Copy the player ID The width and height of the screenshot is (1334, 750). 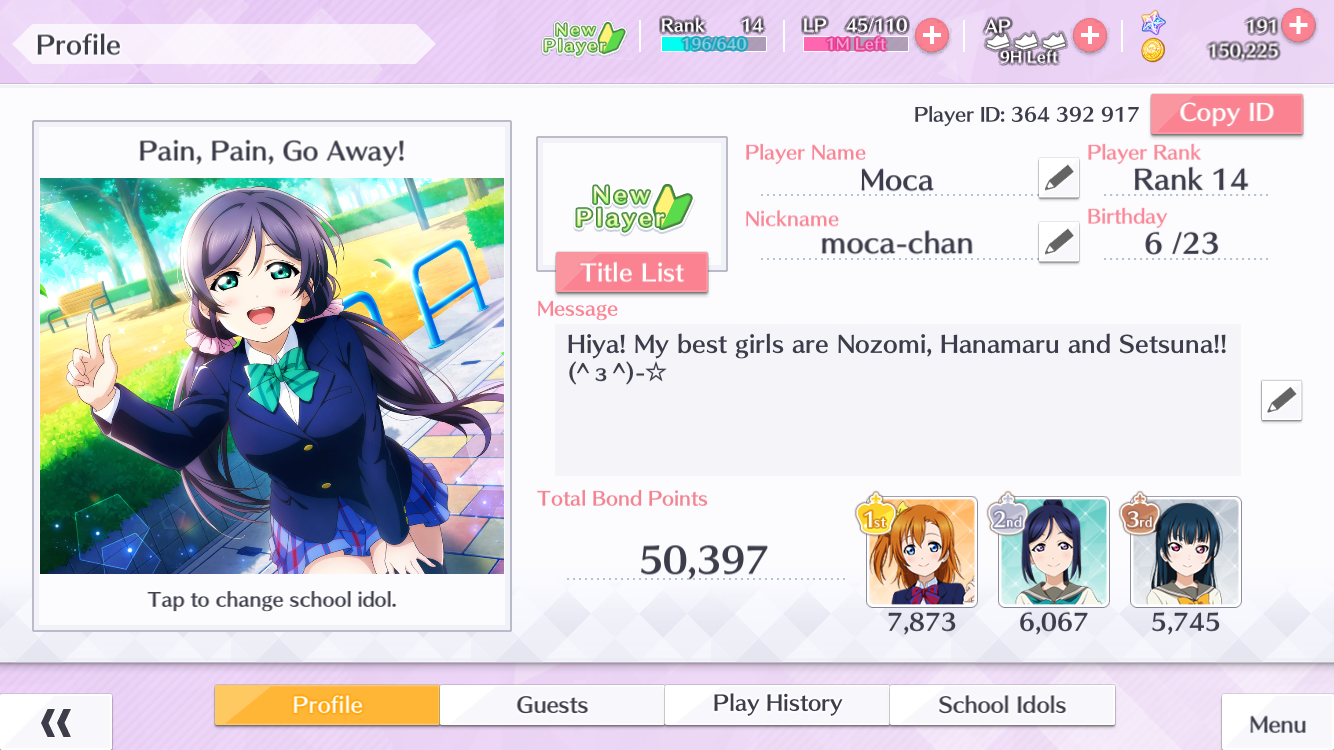[1226, 114]
